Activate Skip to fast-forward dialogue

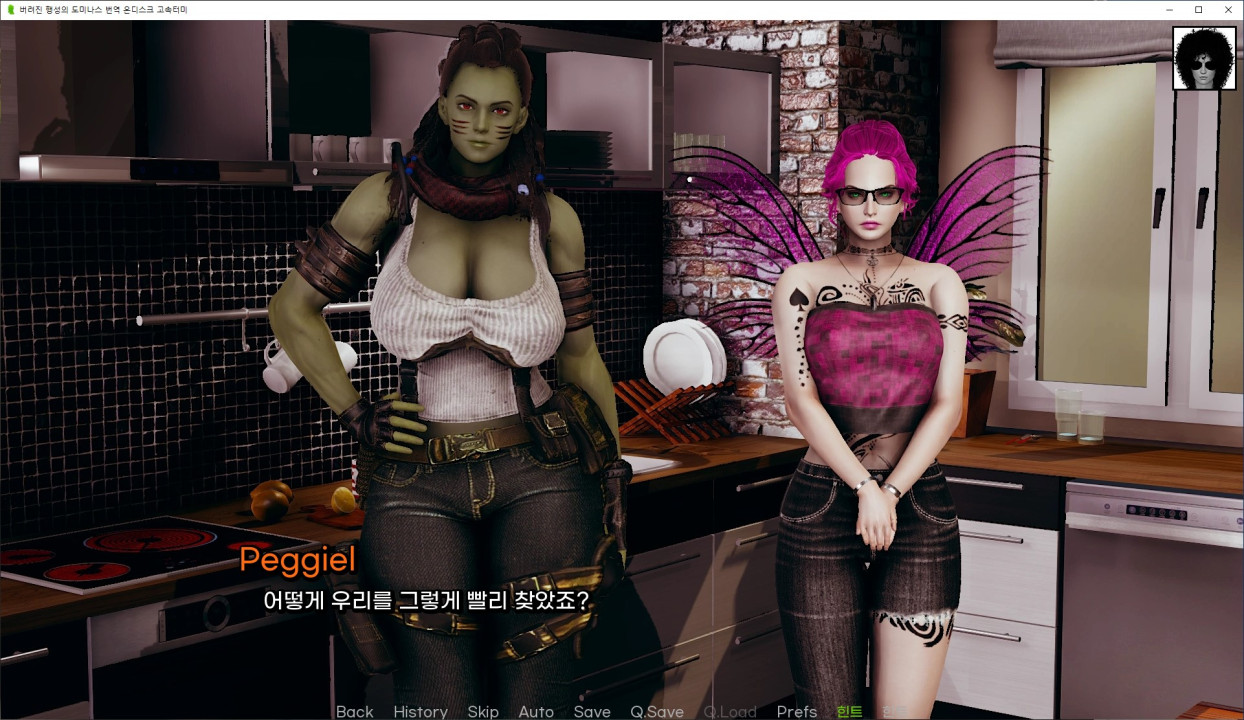[x=483, y=711]
